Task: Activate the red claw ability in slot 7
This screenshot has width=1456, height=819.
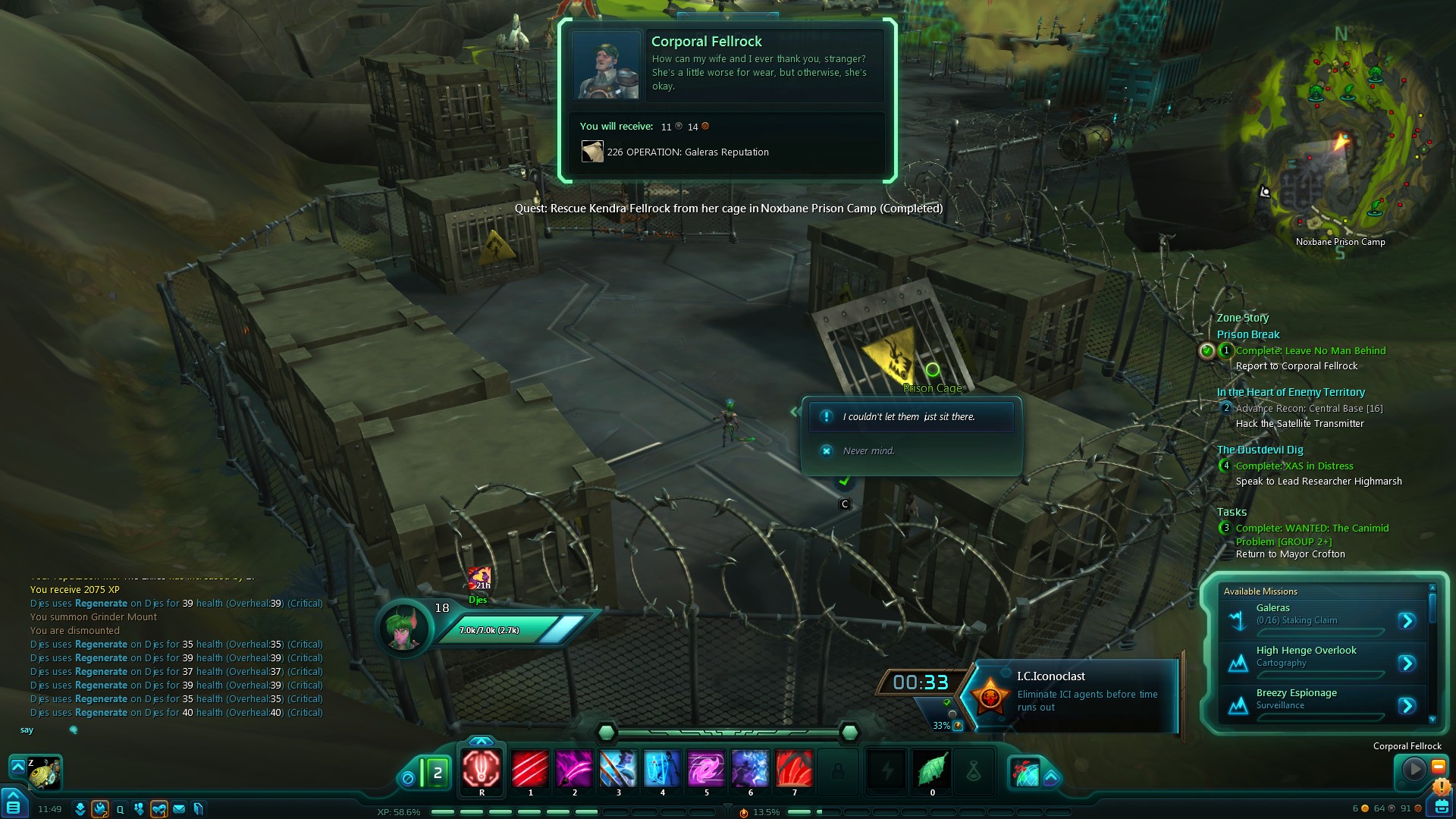Action: pyautogui.click(x=794, y=768)
